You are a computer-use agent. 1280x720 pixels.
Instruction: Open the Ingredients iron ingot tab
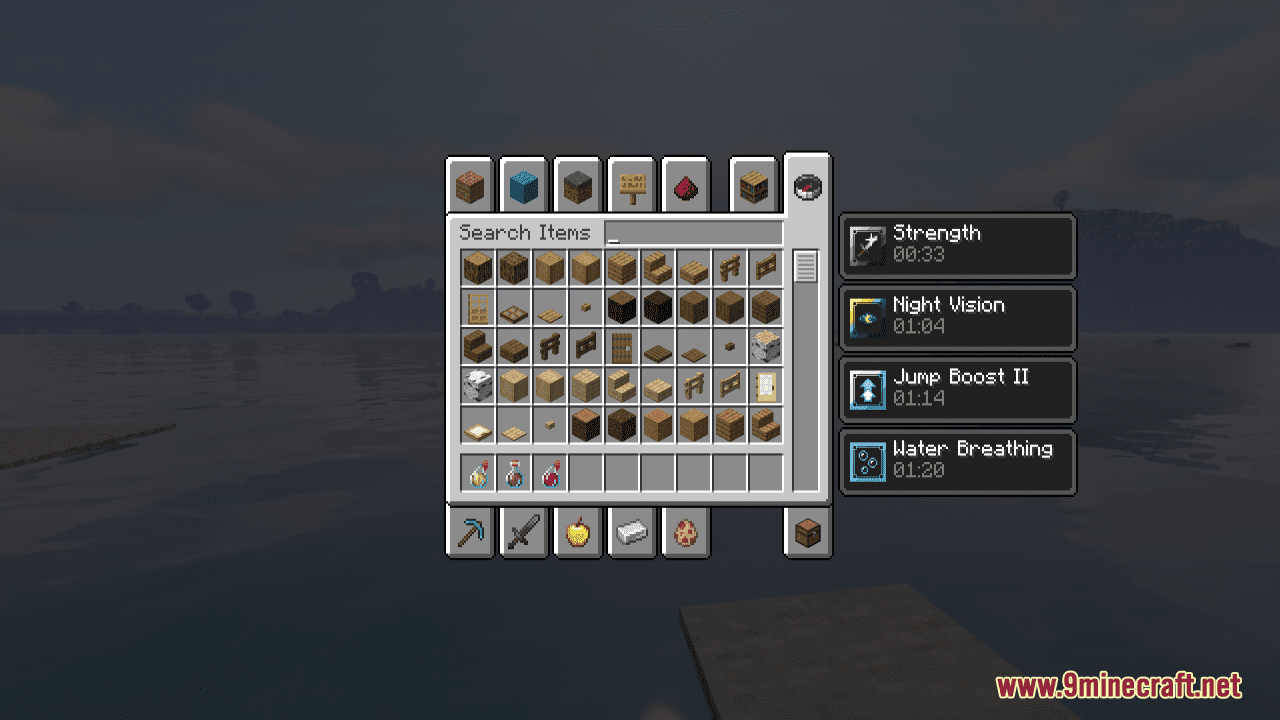(x=631, y=532)
